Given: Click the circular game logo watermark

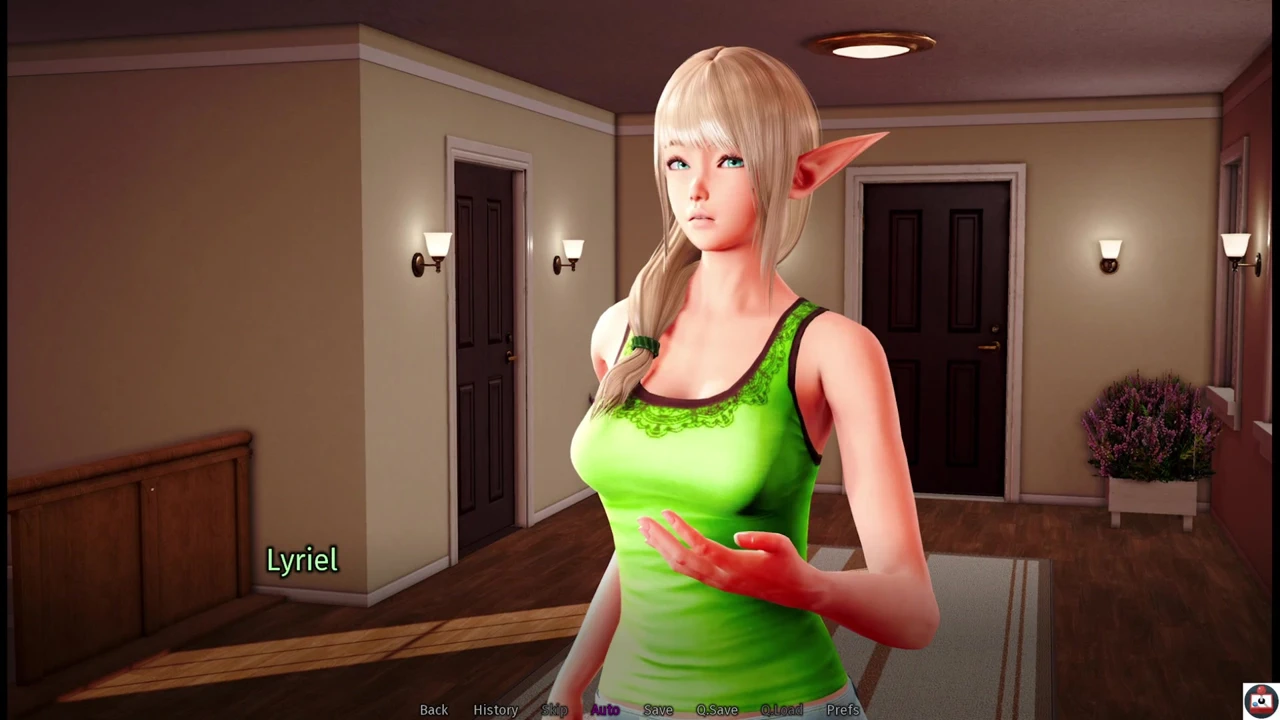Looking at the screenshot, I should click(x=1259, y=700).
